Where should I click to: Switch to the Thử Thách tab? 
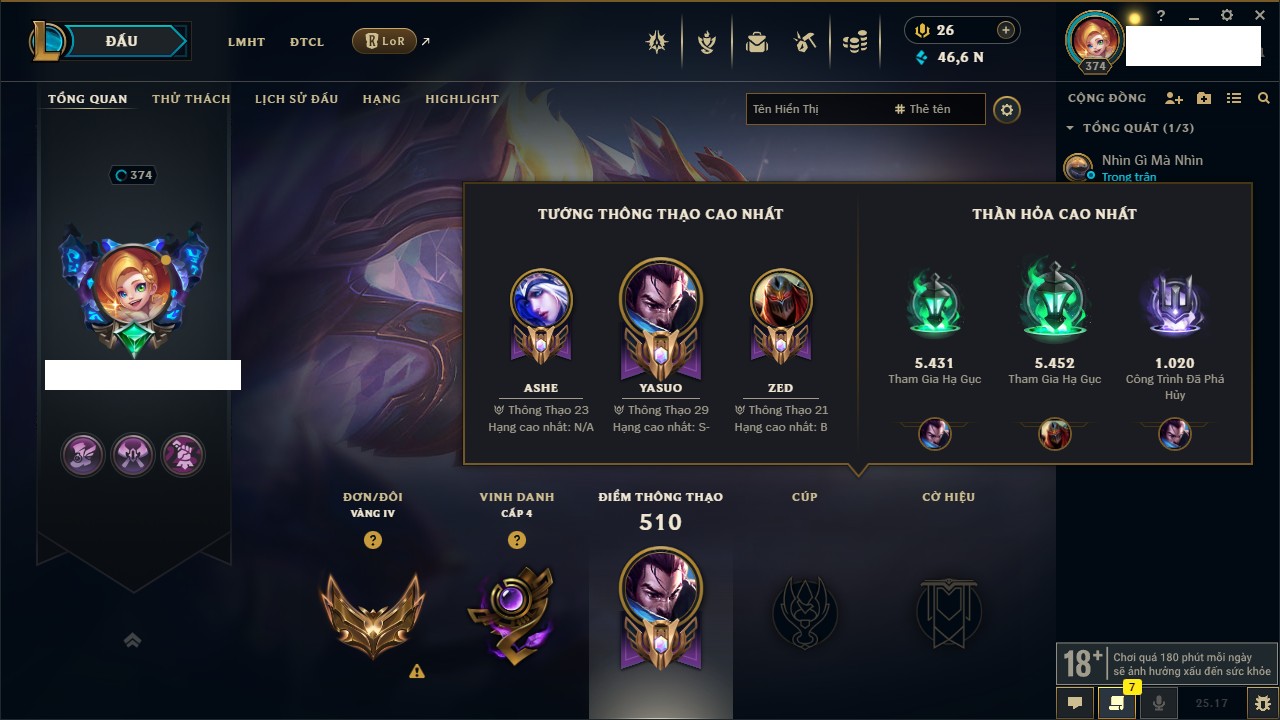pyautogui.click(x=191, y=99)
